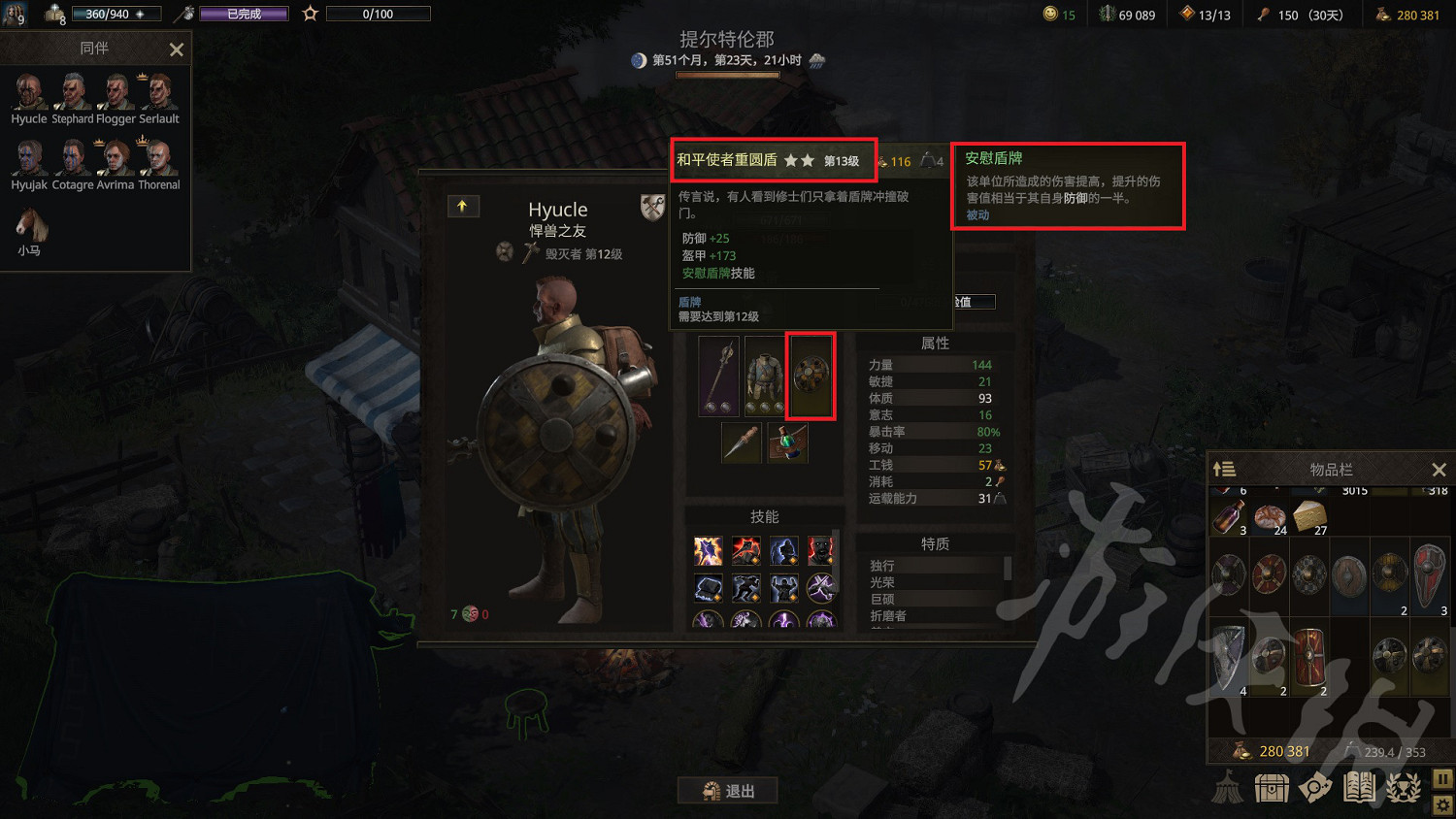The image size is (1456, 819).
Task: Open the settings gear icon
Action: [x=1442, y=804]
